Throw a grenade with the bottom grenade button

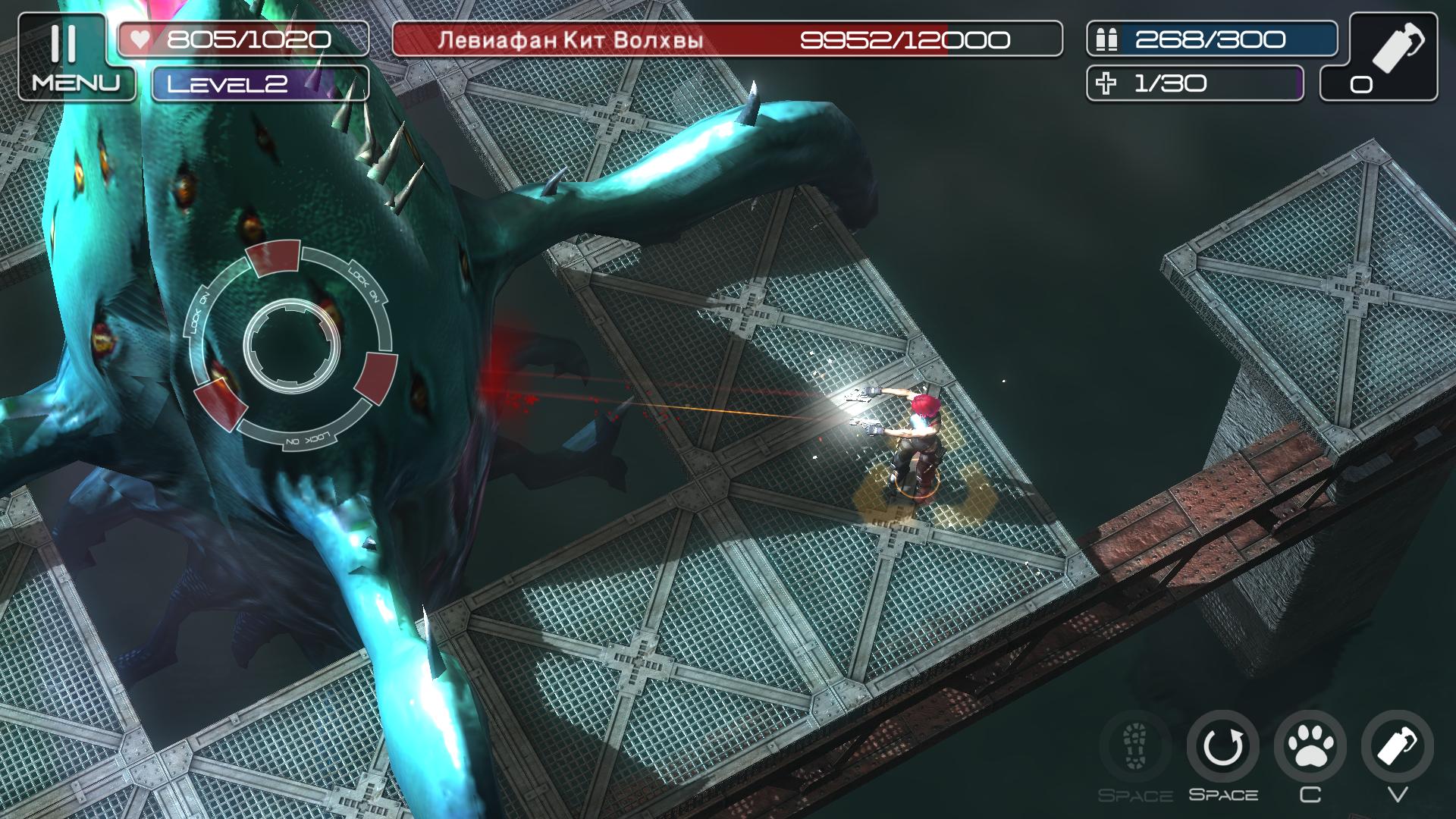click(x=1397, y=747)
